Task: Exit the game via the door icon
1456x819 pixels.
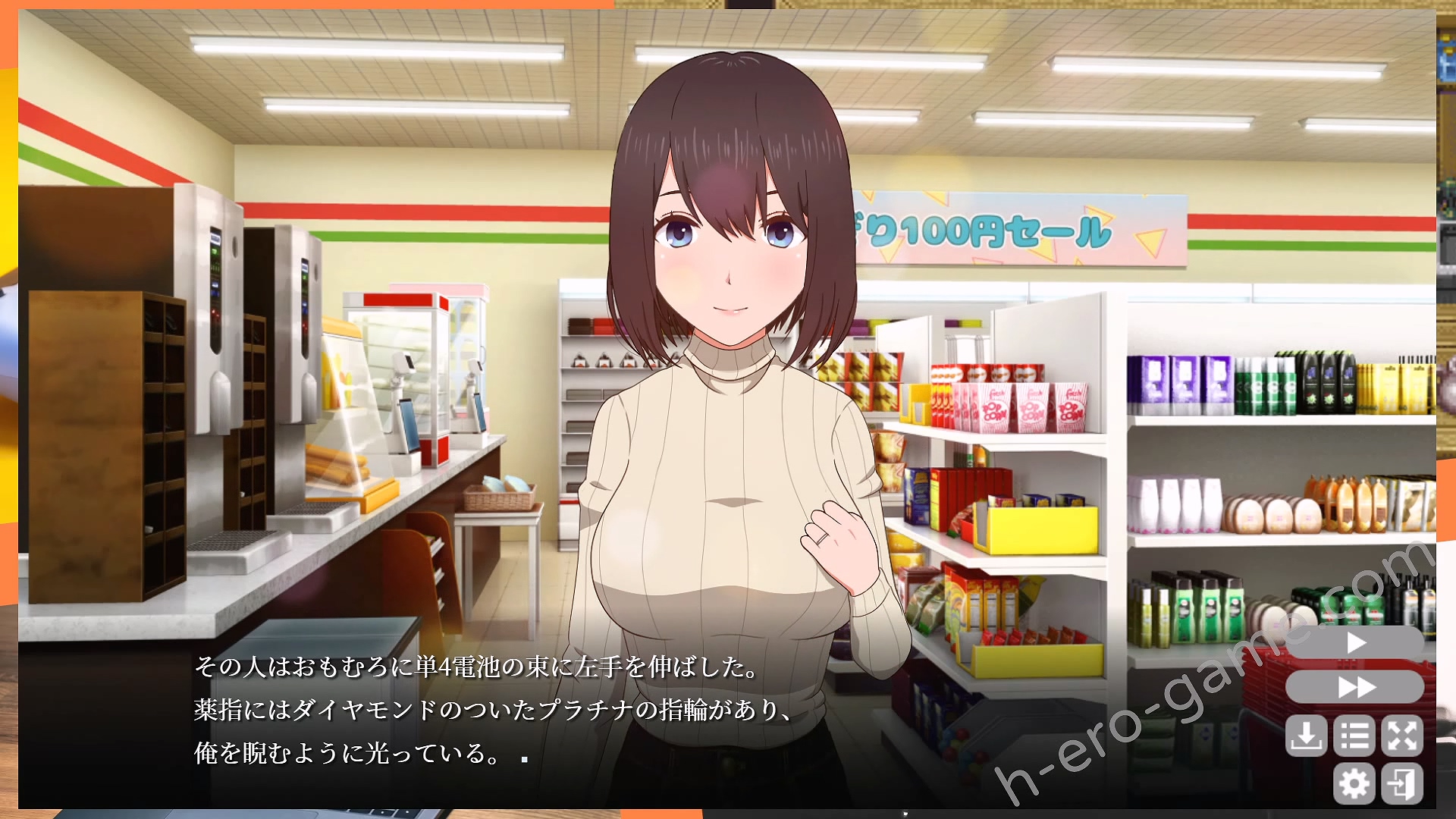Action: coord(1401,783)
